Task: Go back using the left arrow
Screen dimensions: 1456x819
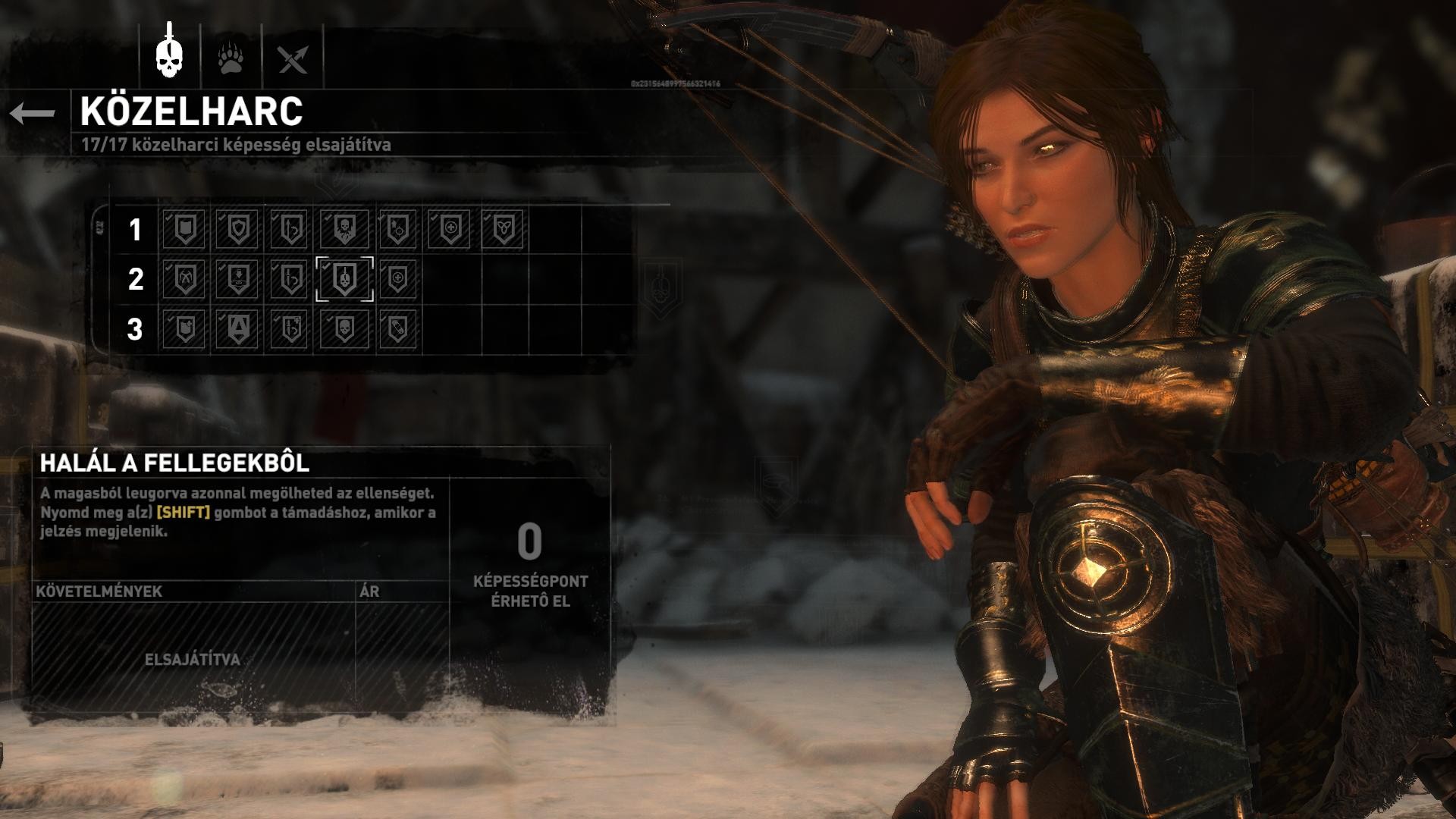Action: (x=33, y=114)
